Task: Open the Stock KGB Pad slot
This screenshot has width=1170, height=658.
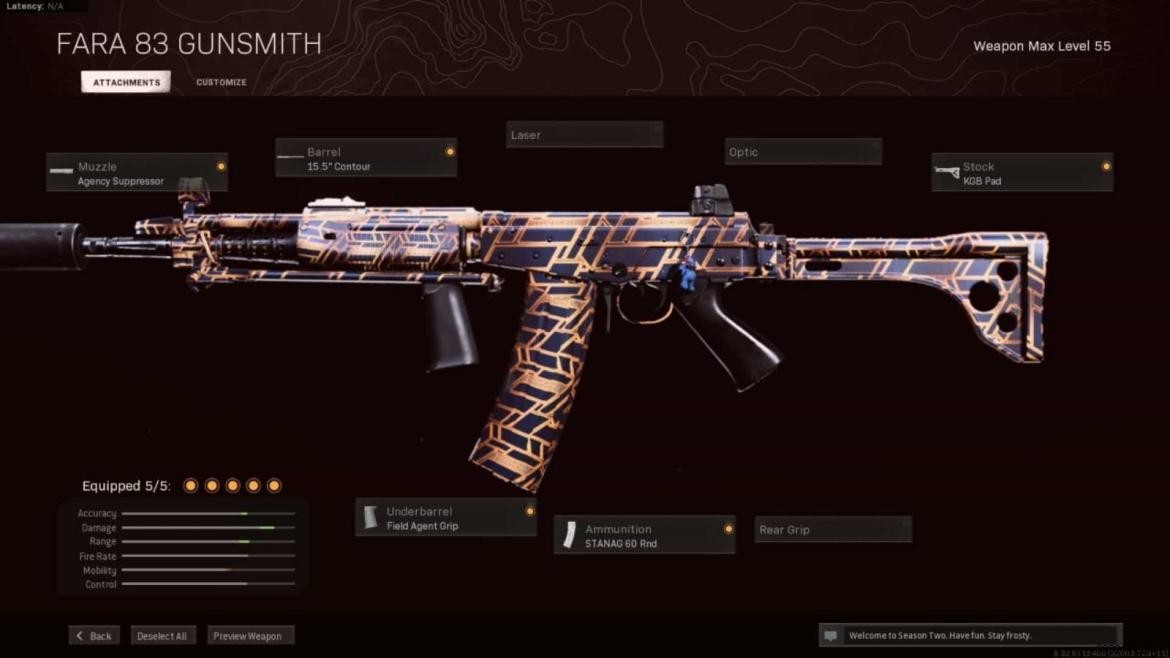Action: [1022, 173]
